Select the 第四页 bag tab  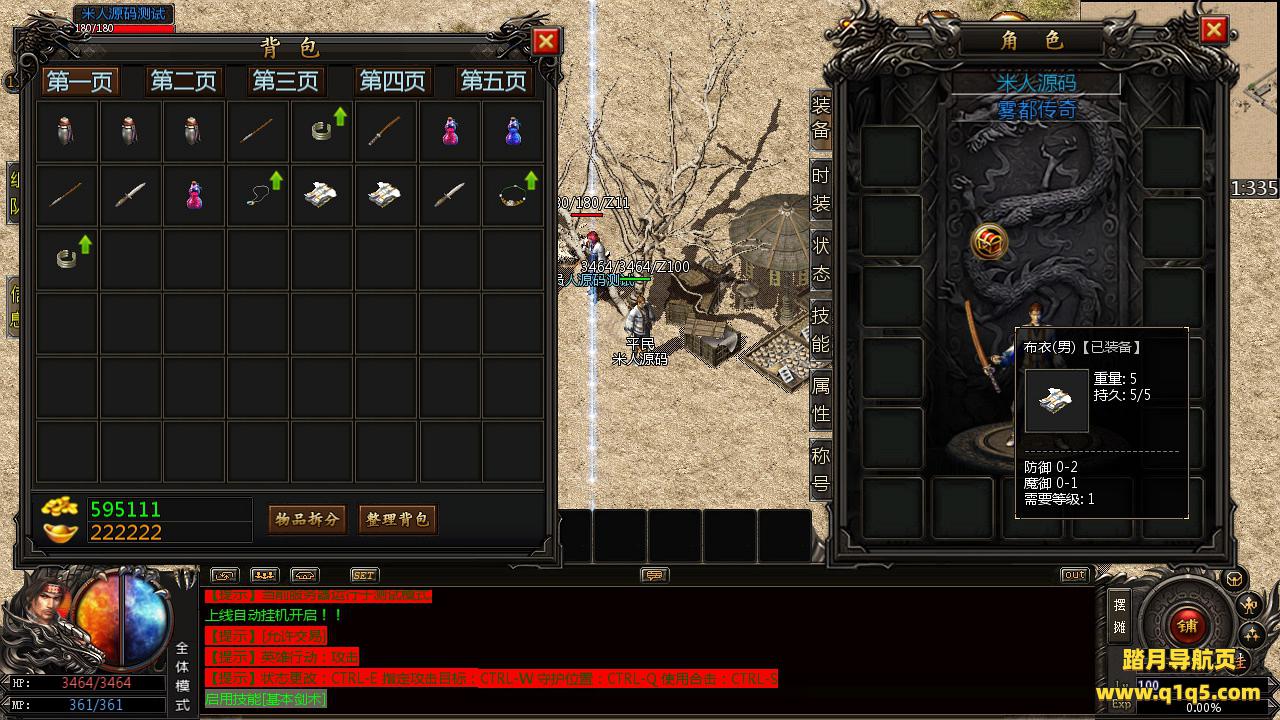point(392,81)
